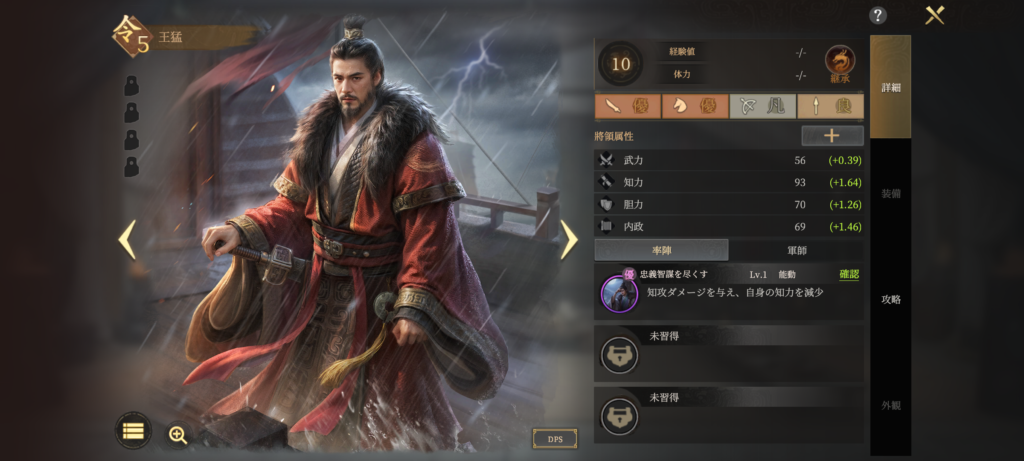Select the 忠義智謀を尽くす skill icon
1024x461 pixels.
pos(619,292)
